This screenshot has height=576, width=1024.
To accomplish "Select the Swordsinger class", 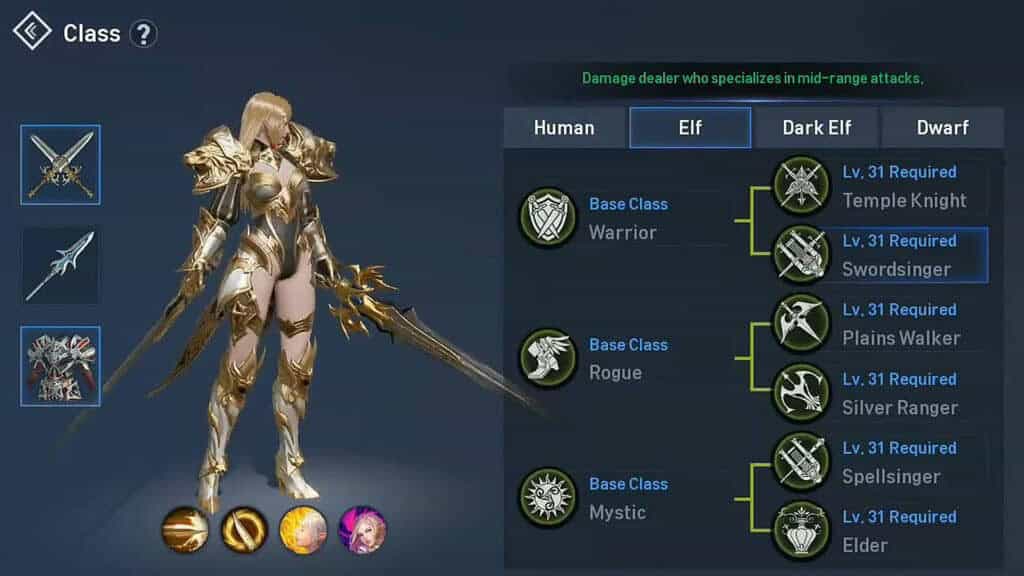I will [801, 255].
